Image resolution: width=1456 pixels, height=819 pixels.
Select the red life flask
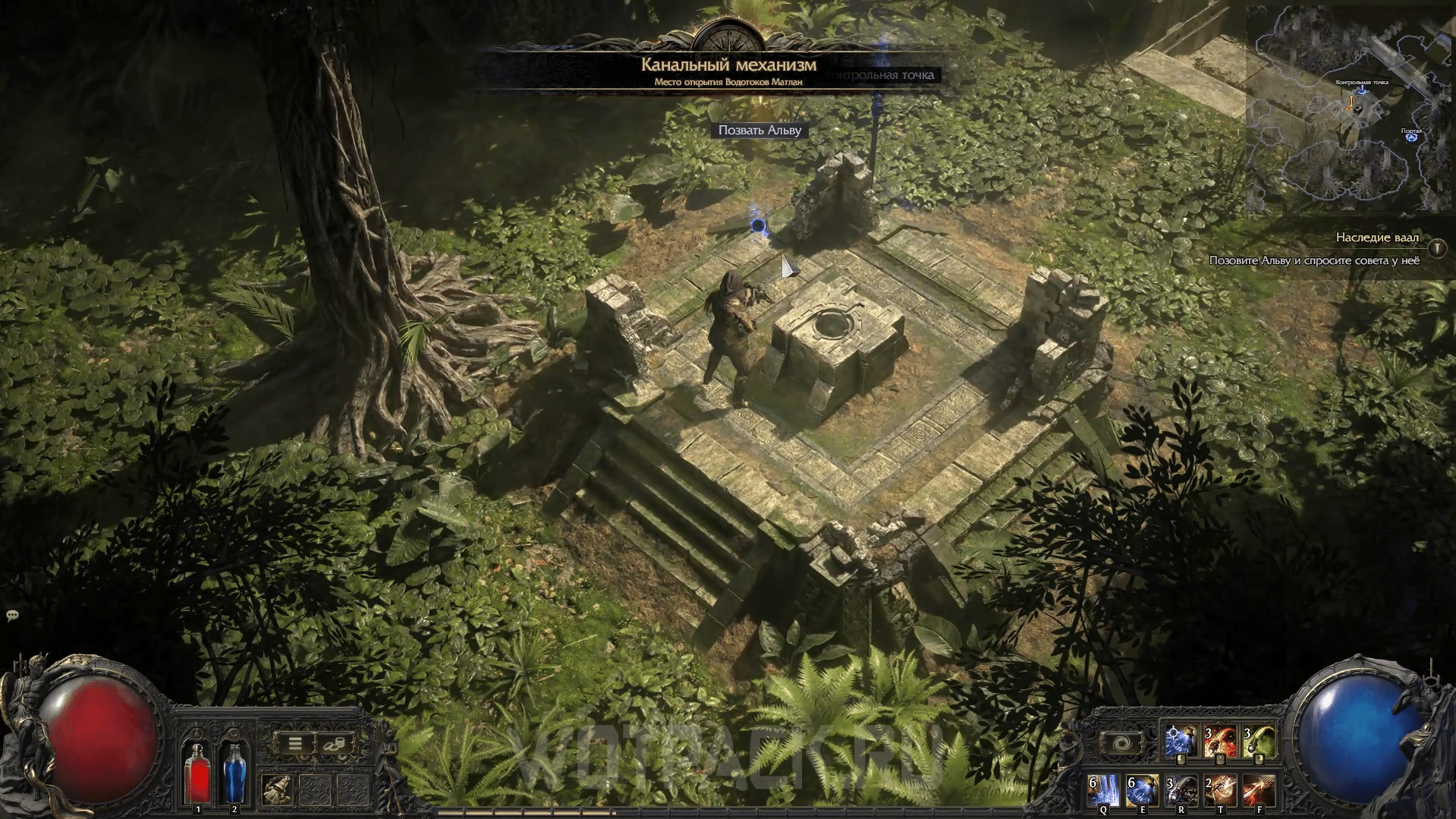(198, 772)
